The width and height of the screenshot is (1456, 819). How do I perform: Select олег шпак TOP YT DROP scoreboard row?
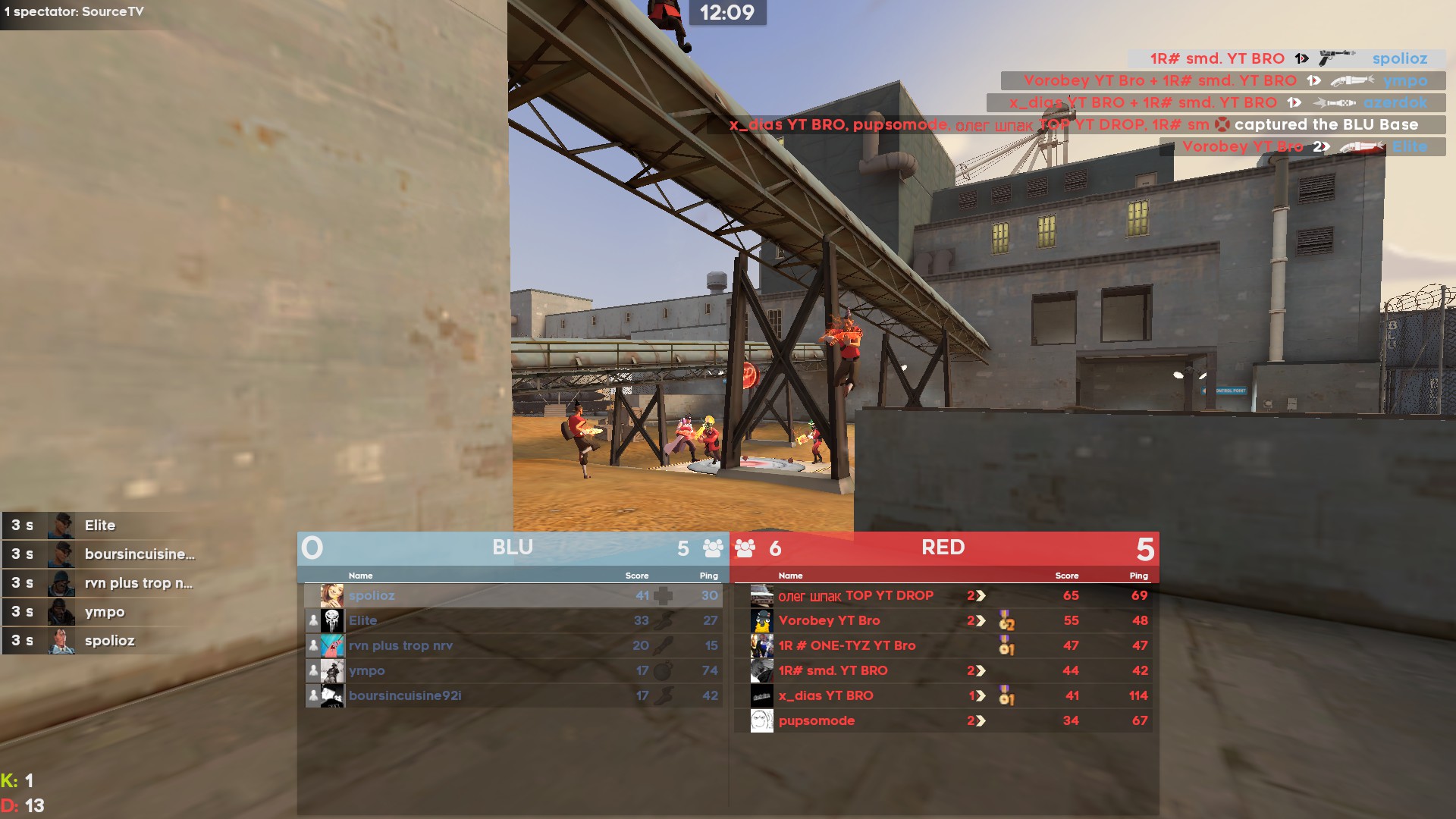tap(943, 595)
